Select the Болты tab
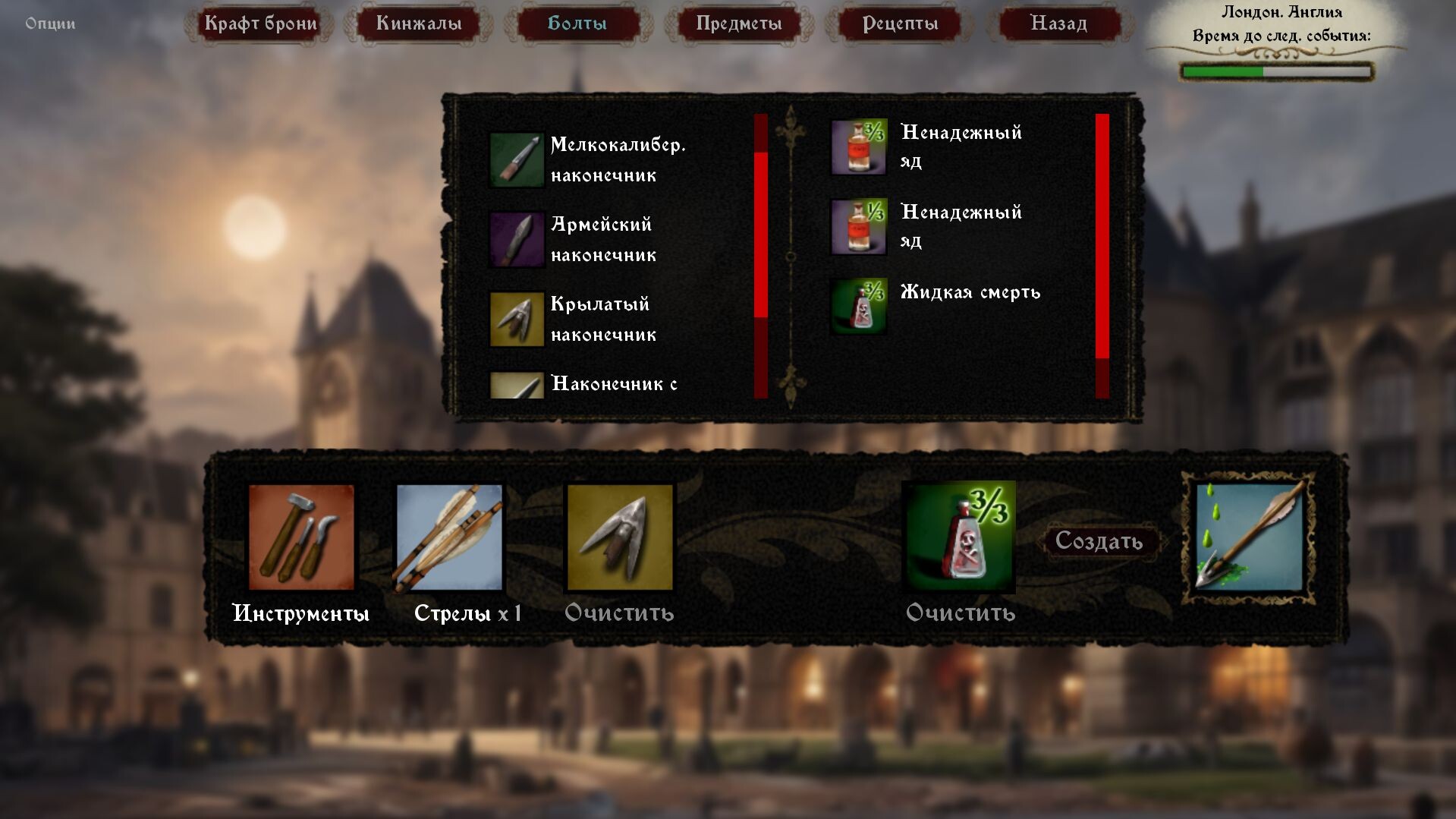 coord(577,24)
